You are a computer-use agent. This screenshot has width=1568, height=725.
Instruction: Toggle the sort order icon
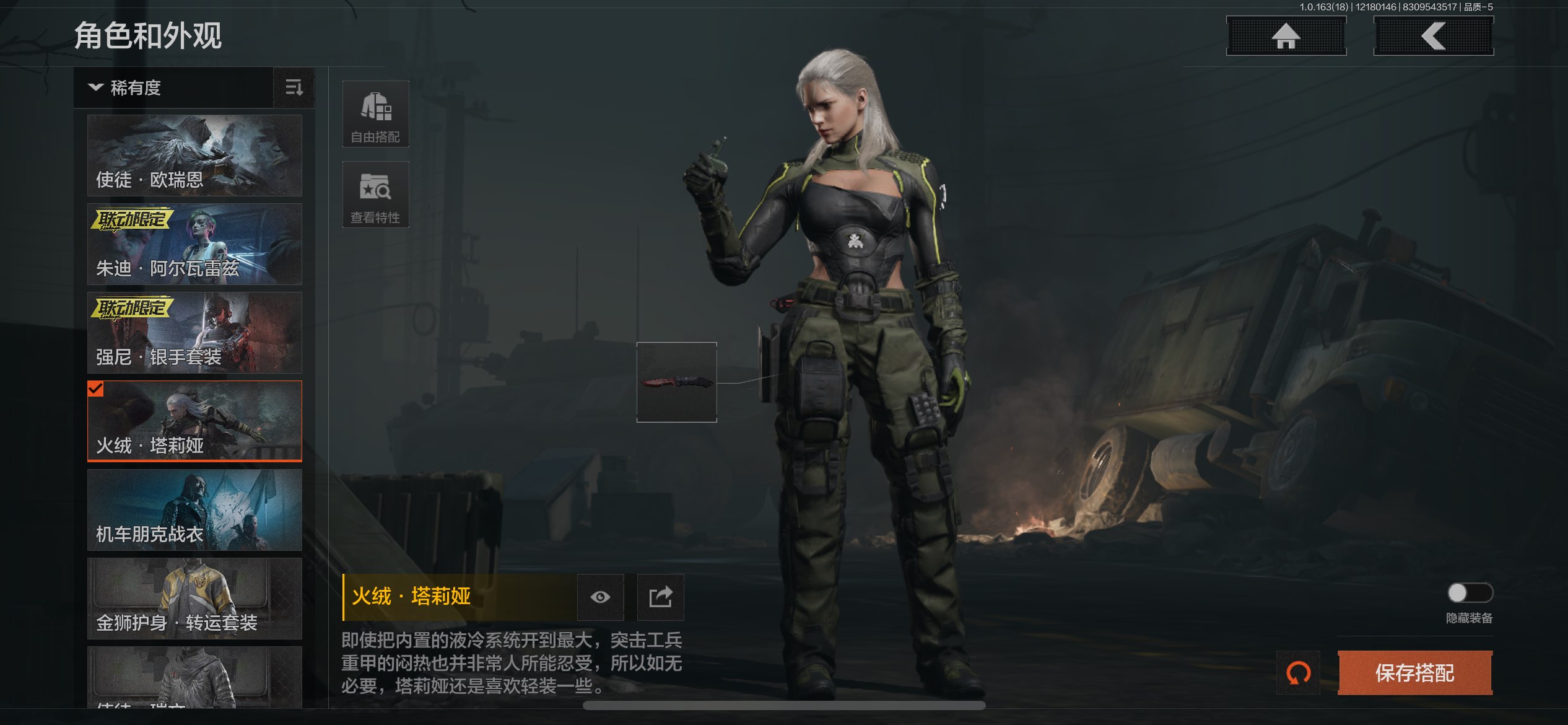(294, 88)
